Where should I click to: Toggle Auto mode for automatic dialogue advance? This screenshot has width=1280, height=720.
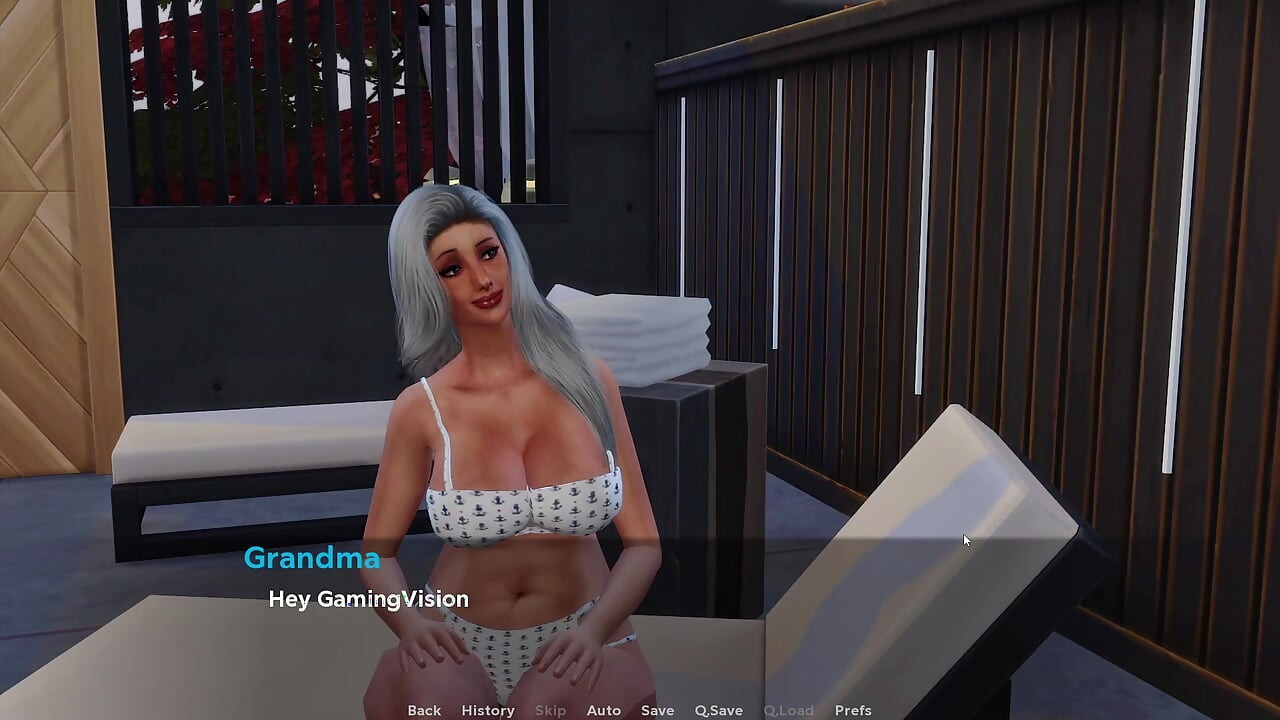604,709
